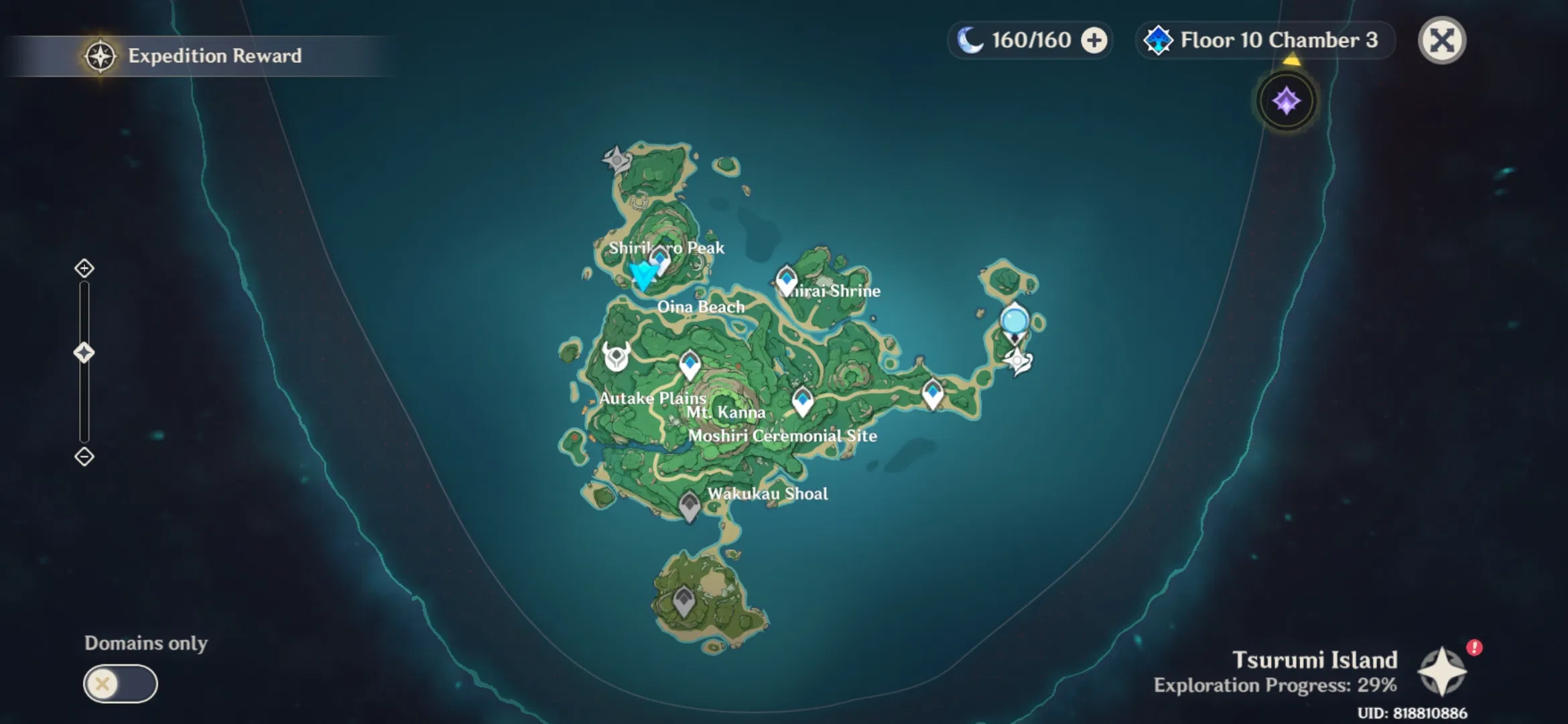The height and width of the screenshot is (724, 1568).
Task: Open the Floor 10 Chamber 3 Spiral Abyss entry
Action: [1264, 40]
